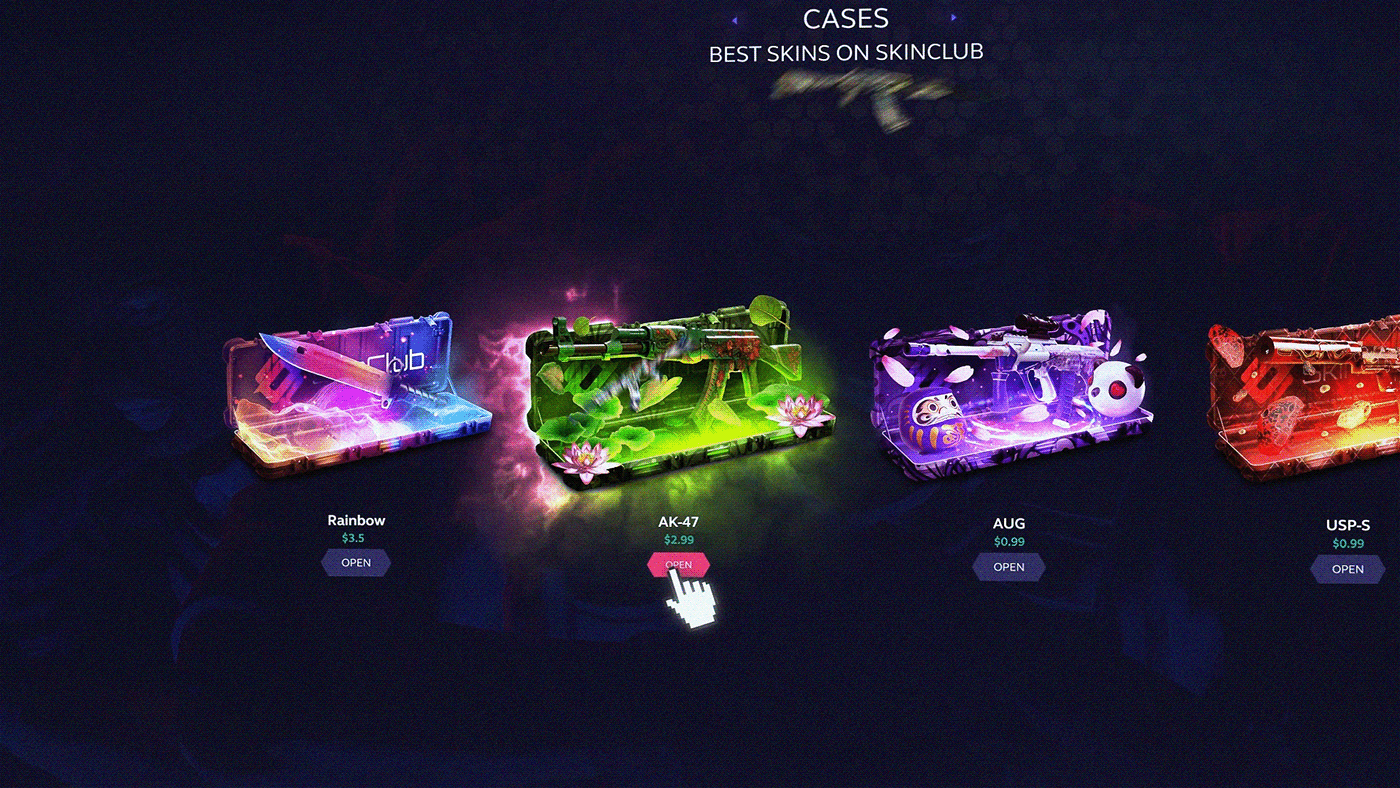Open the AUG case
Viewport: 1400px width, 788px height.
point(1008,567)
